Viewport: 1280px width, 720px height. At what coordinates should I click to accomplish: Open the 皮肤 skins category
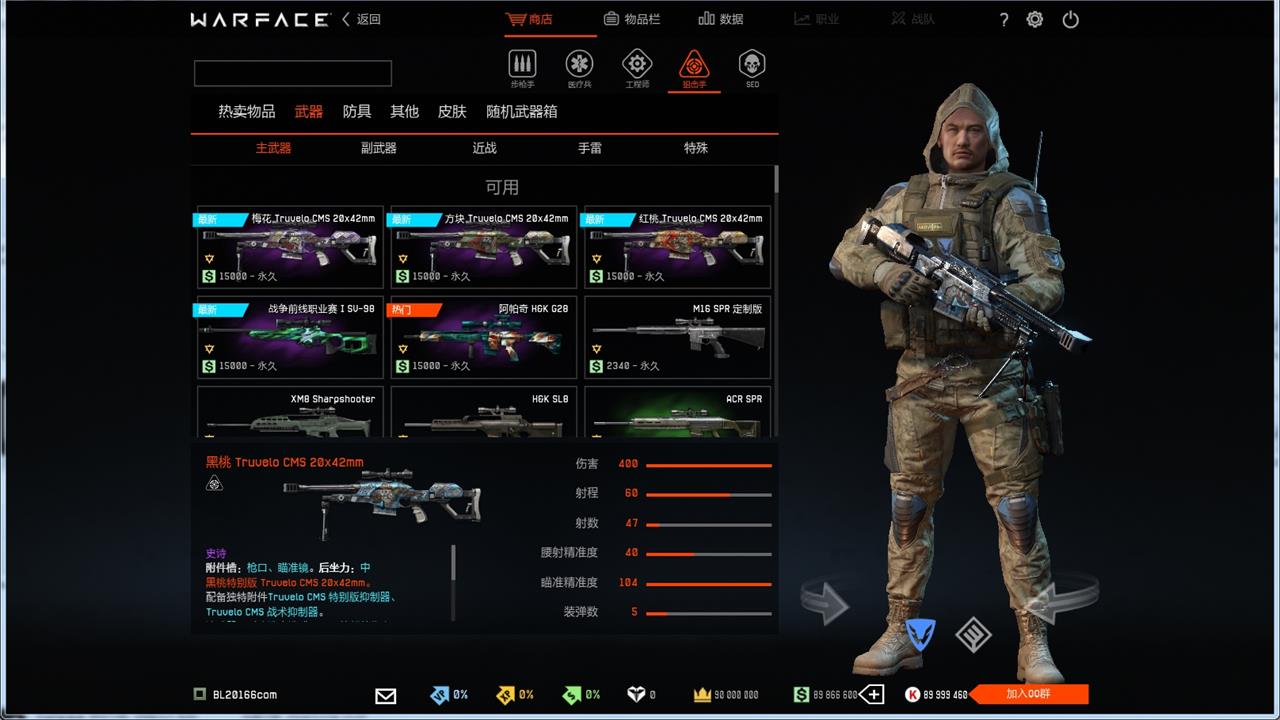coord(452,112)
